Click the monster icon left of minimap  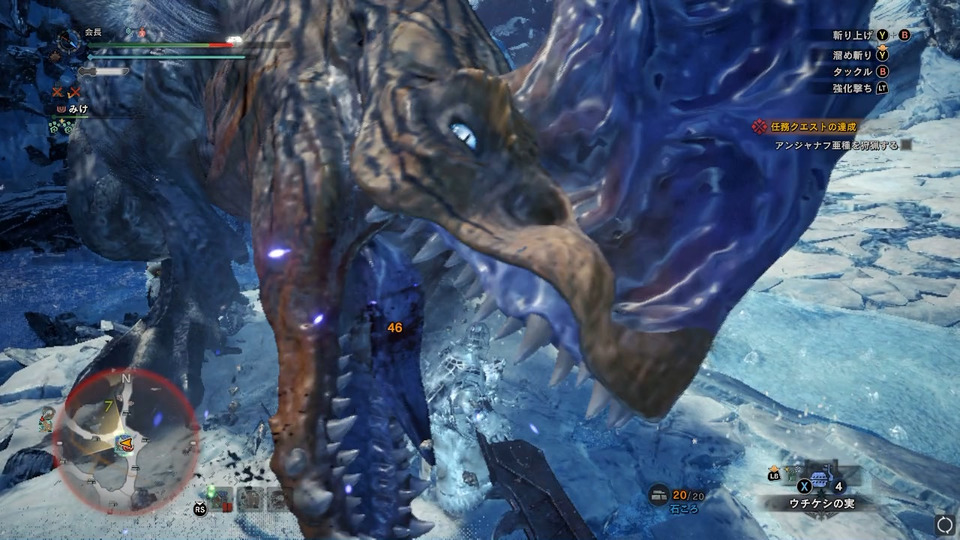(46, 419)
